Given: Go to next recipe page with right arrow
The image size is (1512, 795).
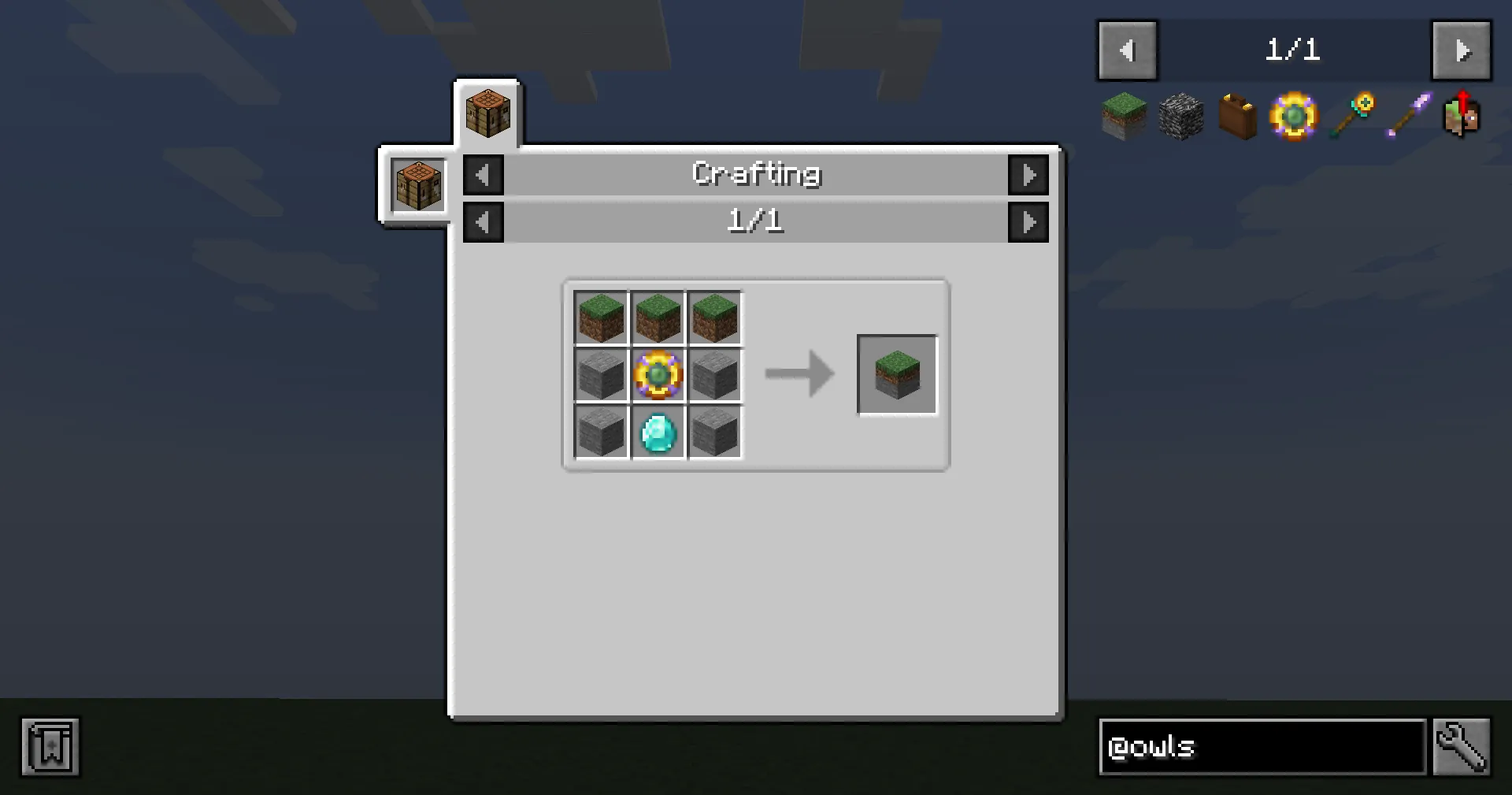Looking at the screenshot, I should pos(1028,221).
